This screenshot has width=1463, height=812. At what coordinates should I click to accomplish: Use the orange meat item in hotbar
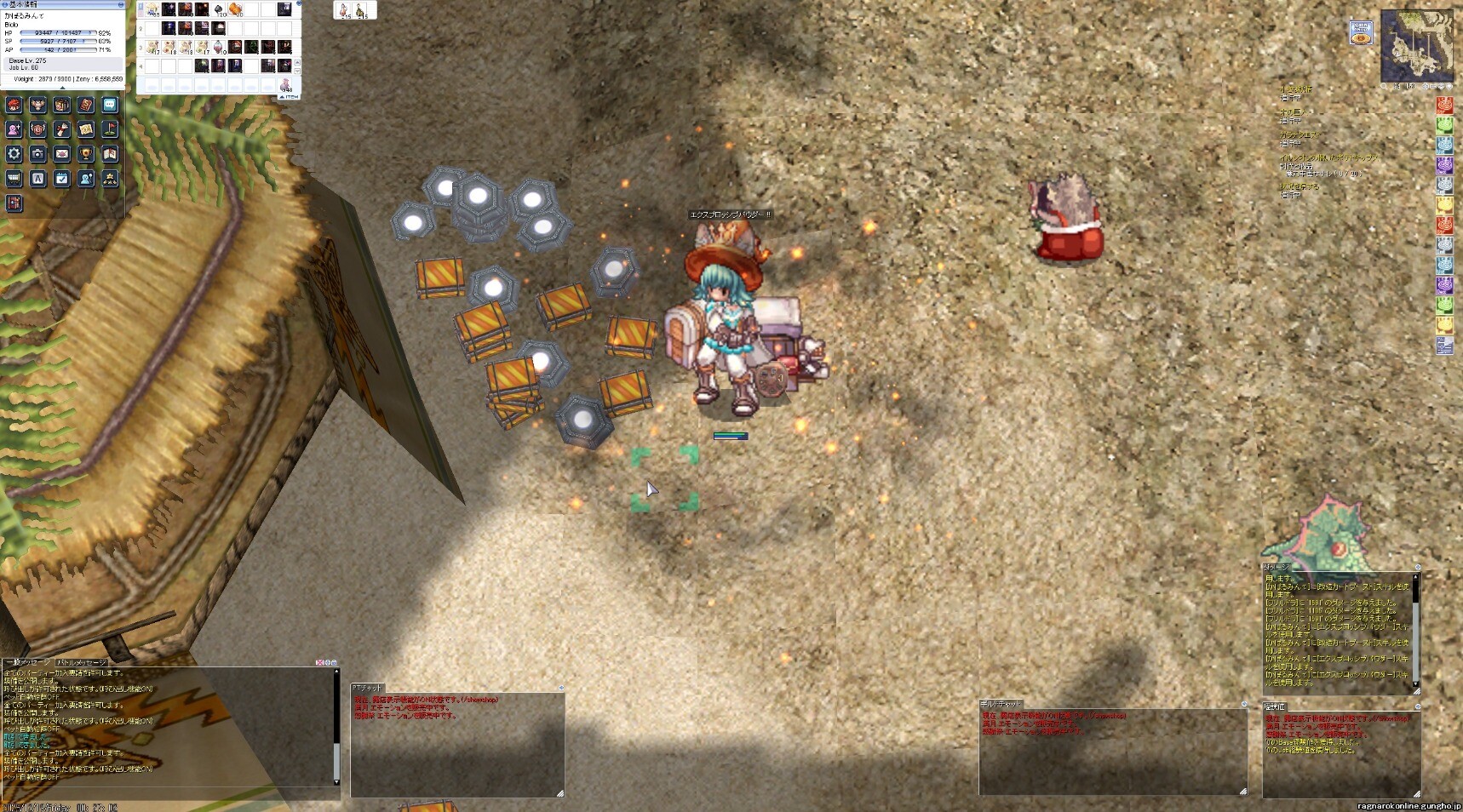(x=235, y=9)
